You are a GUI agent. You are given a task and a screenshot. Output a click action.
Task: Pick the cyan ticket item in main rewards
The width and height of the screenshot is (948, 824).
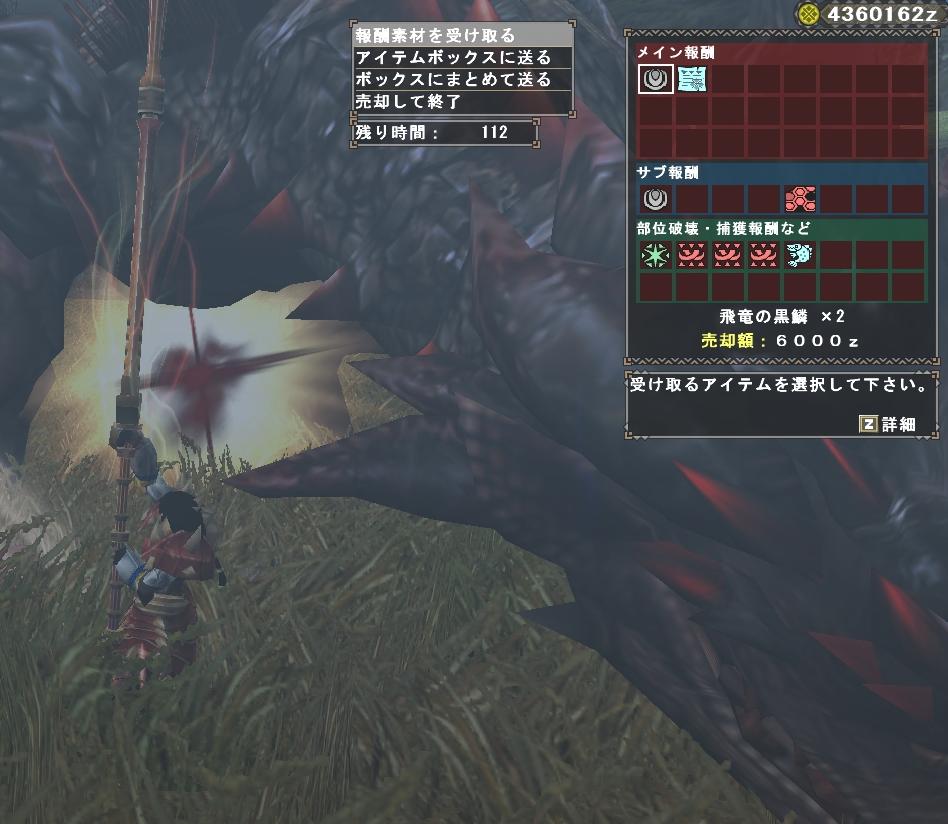click(x=690, y=79)
